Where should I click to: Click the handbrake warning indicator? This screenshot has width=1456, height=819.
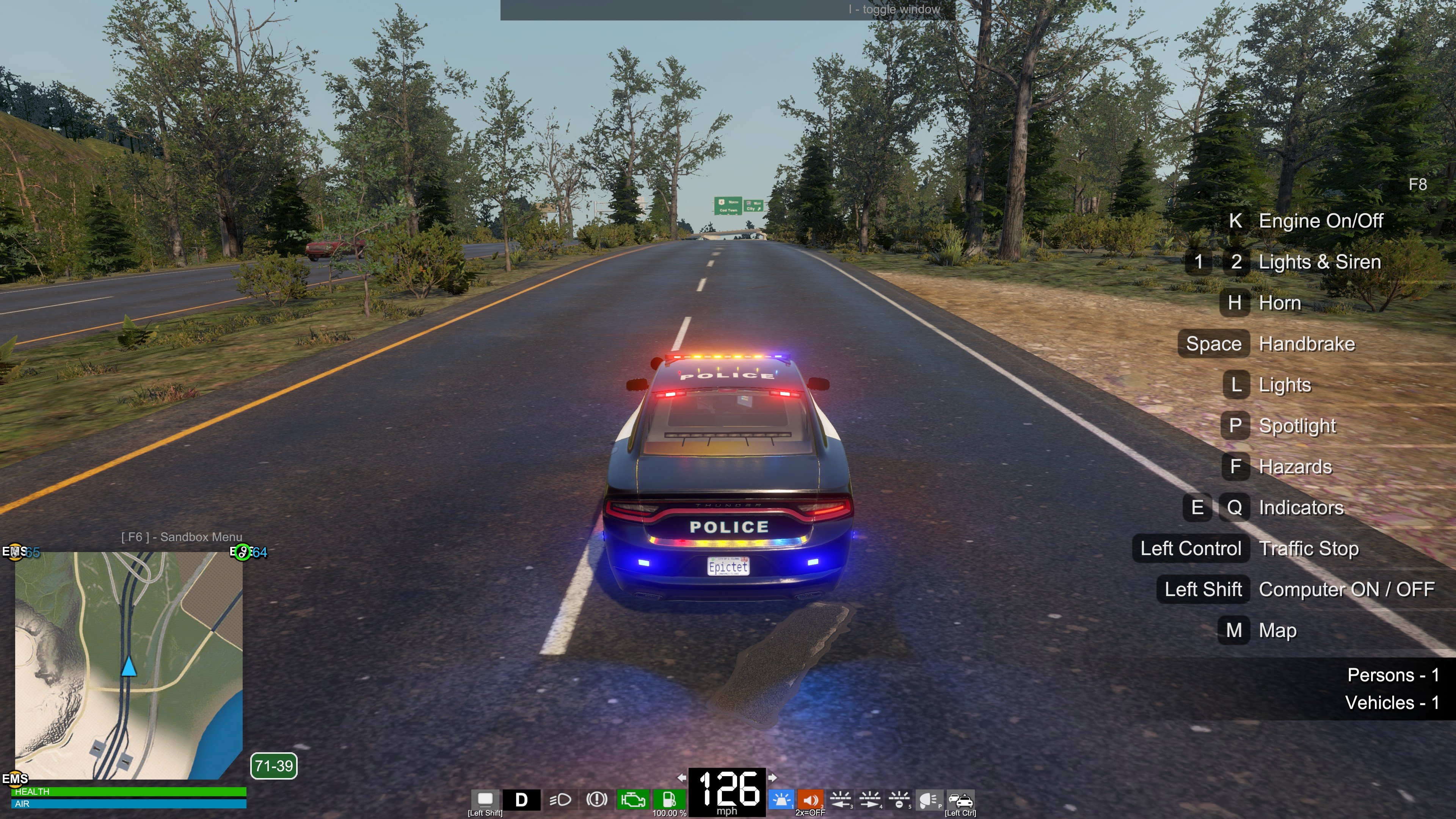596,799
